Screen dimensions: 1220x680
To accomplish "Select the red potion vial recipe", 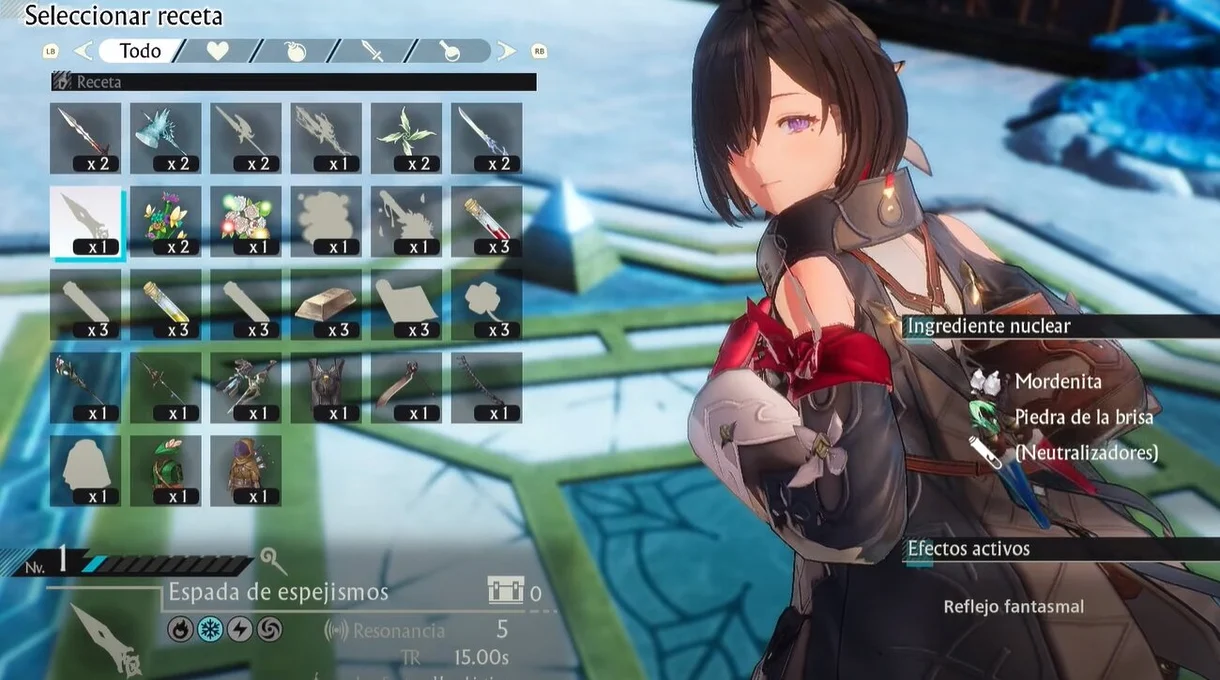I will pos(486,222).
